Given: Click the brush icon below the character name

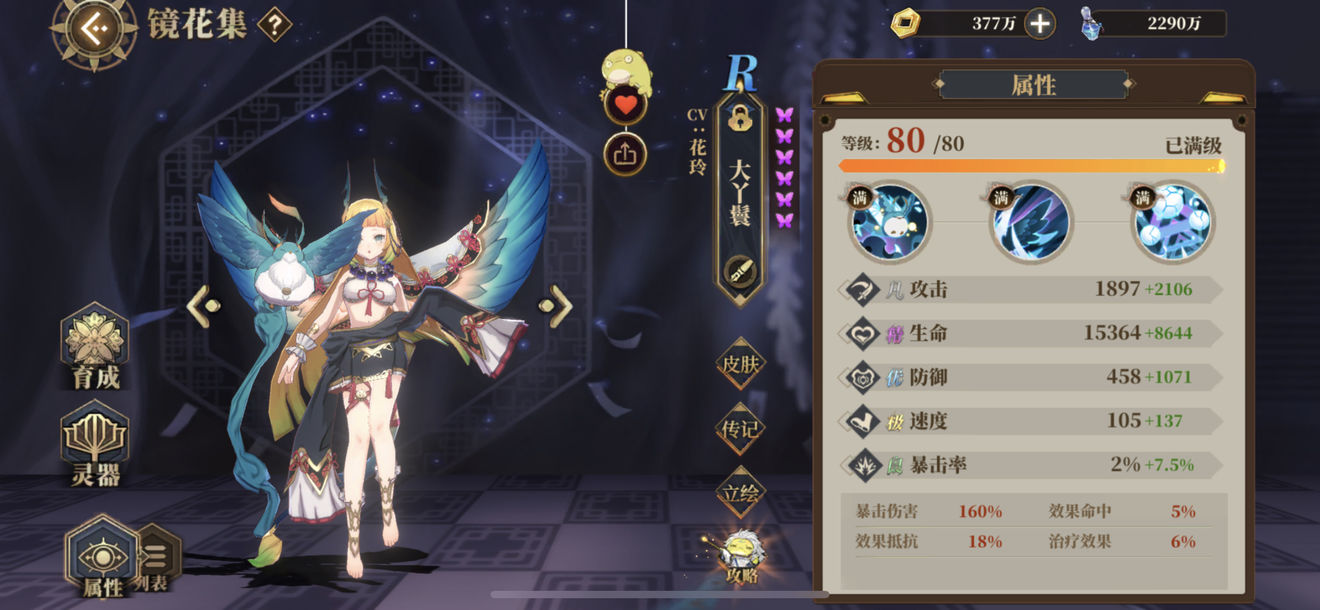Looking at the screenshot, I should [x=741, y=268].
